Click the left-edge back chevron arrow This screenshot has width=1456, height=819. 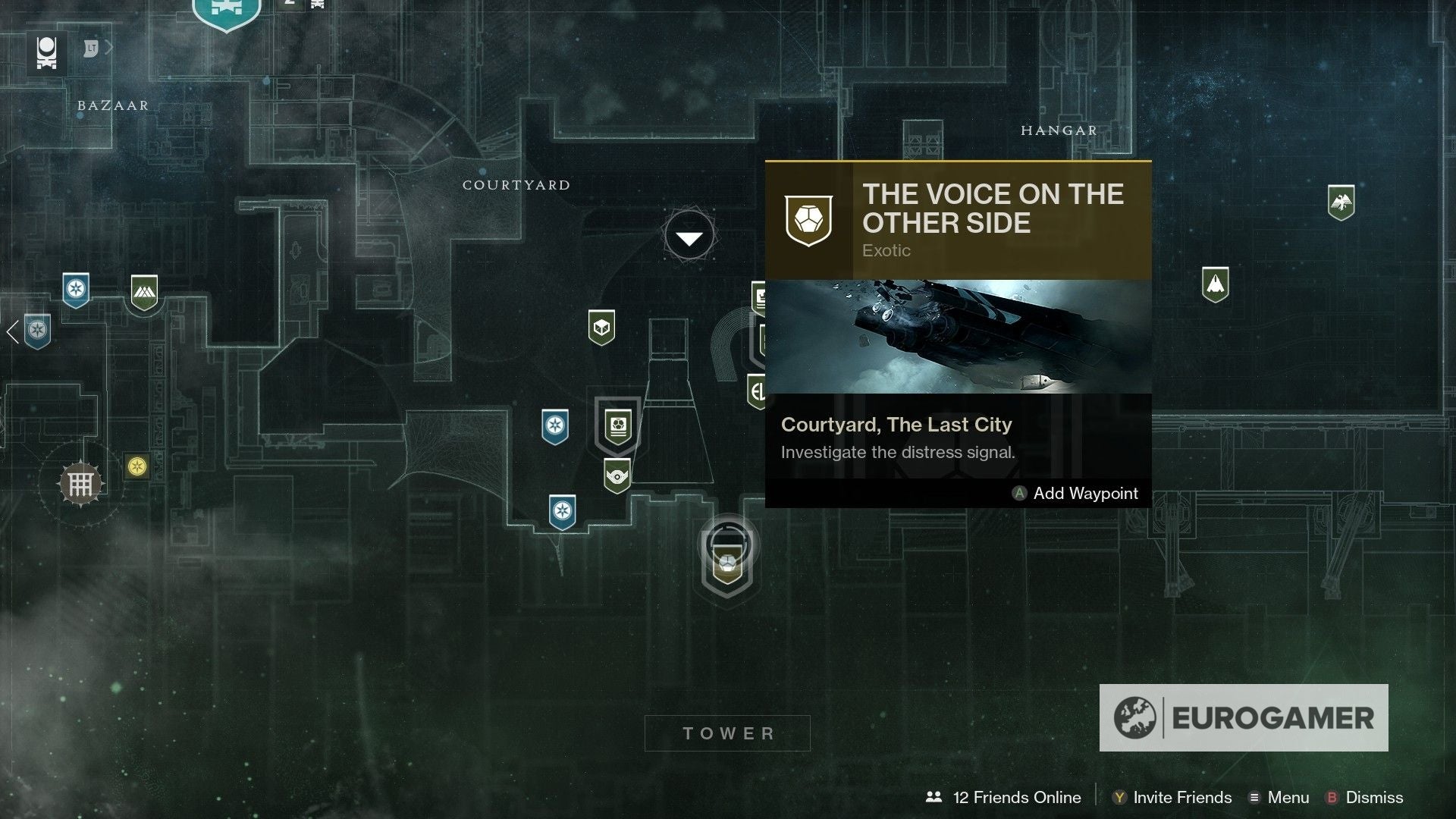tap(12, 331)
